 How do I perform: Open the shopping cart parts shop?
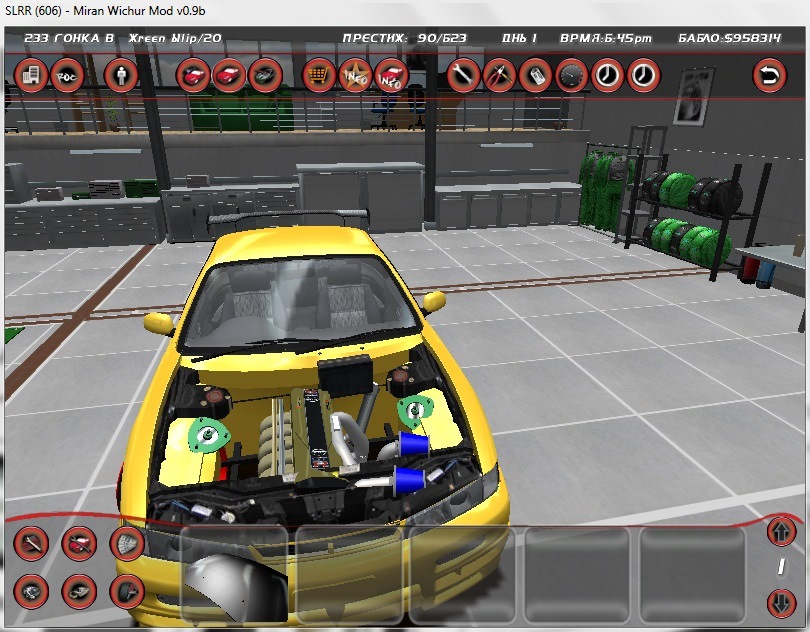[x=319, y=75]
